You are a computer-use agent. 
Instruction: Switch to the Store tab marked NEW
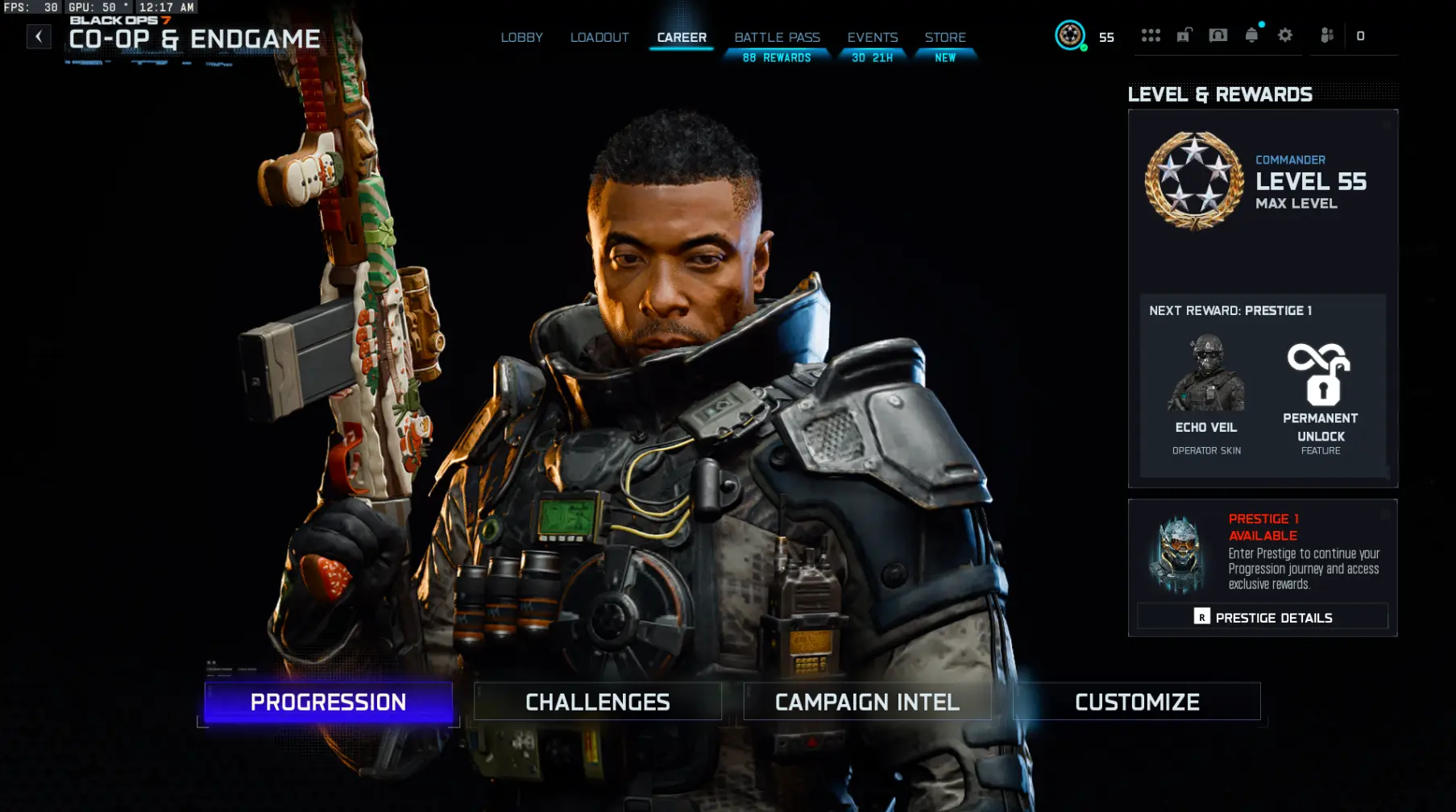point(945,37)
